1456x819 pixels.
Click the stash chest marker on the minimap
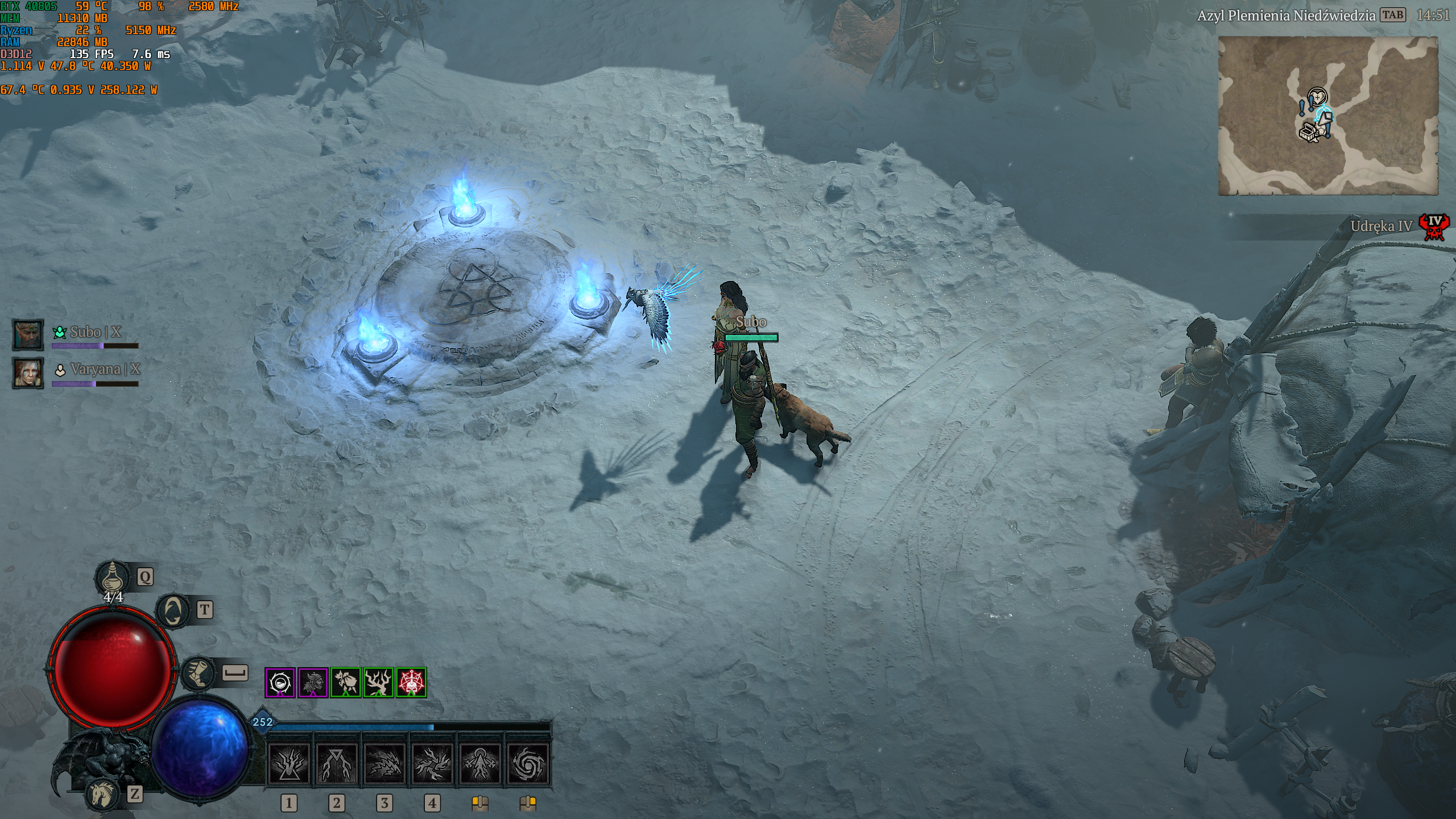coord(1308,133)
